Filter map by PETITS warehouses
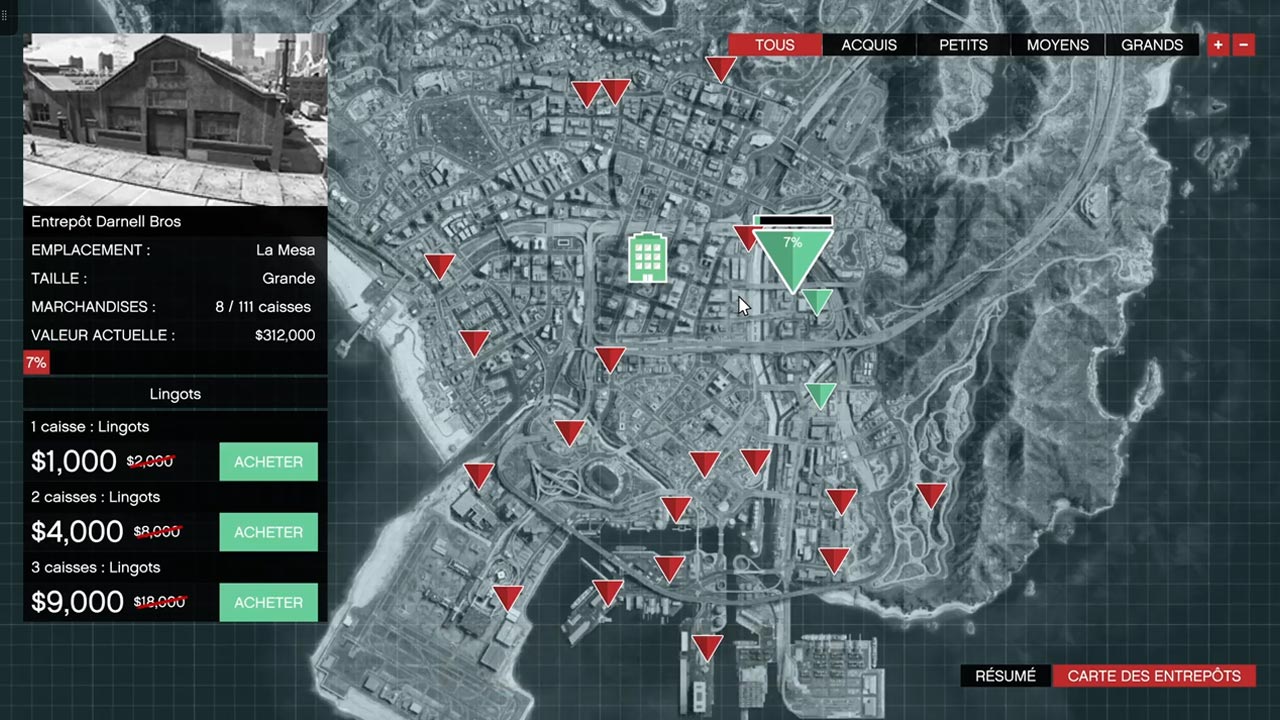Viewport: 1280px width, 720px height. coord(964,45)
